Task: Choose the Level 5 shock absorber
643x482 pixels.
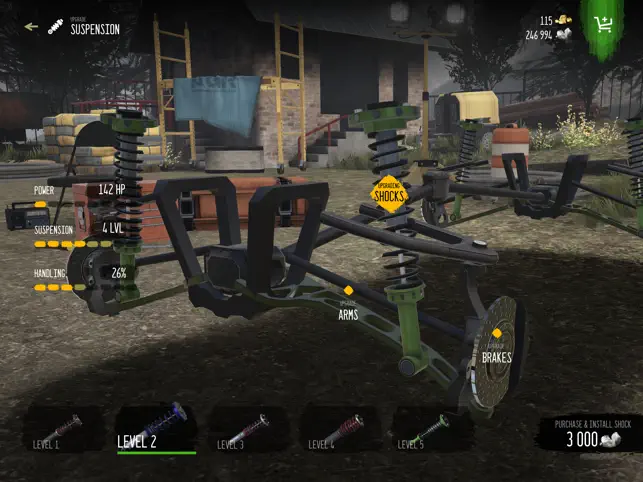Action: [x=430, y=428]
